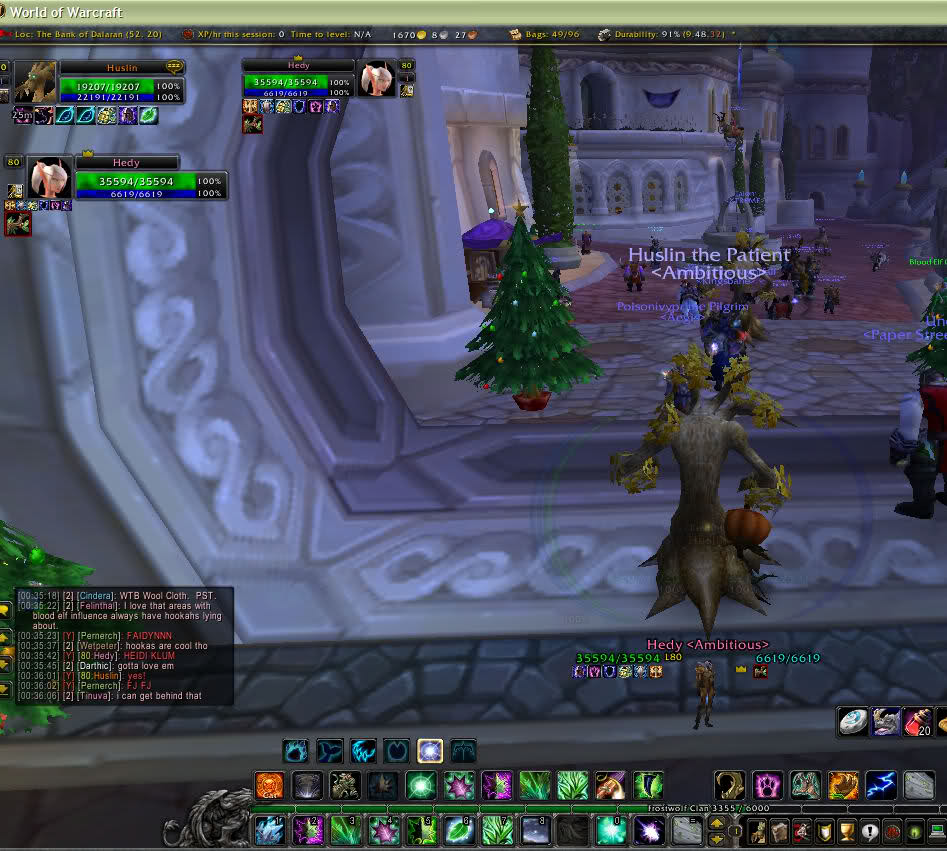
Task: Use the red potion with 20 stacks
Action: coord(918,721)
